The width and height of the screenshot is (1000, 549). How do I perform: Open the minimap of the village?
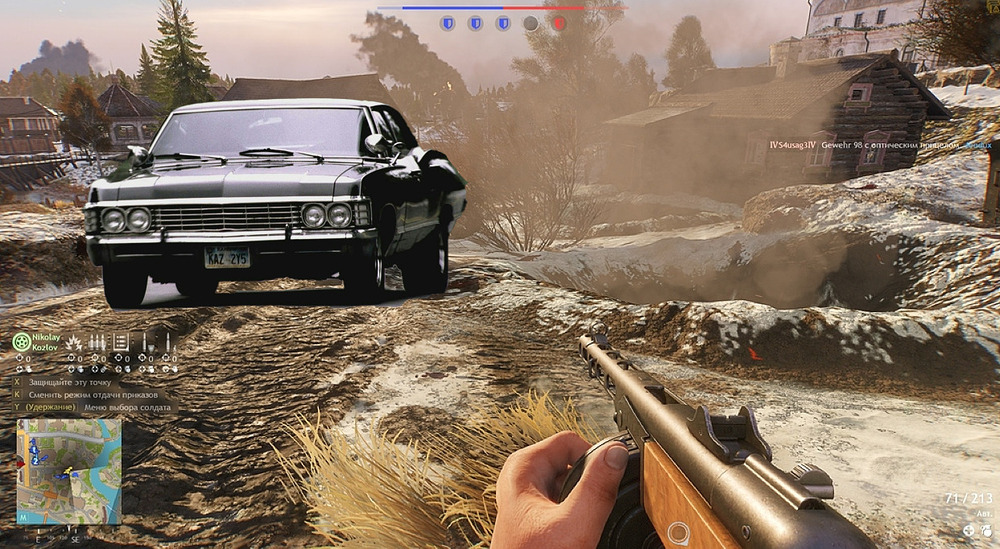[x=68, y=471]
